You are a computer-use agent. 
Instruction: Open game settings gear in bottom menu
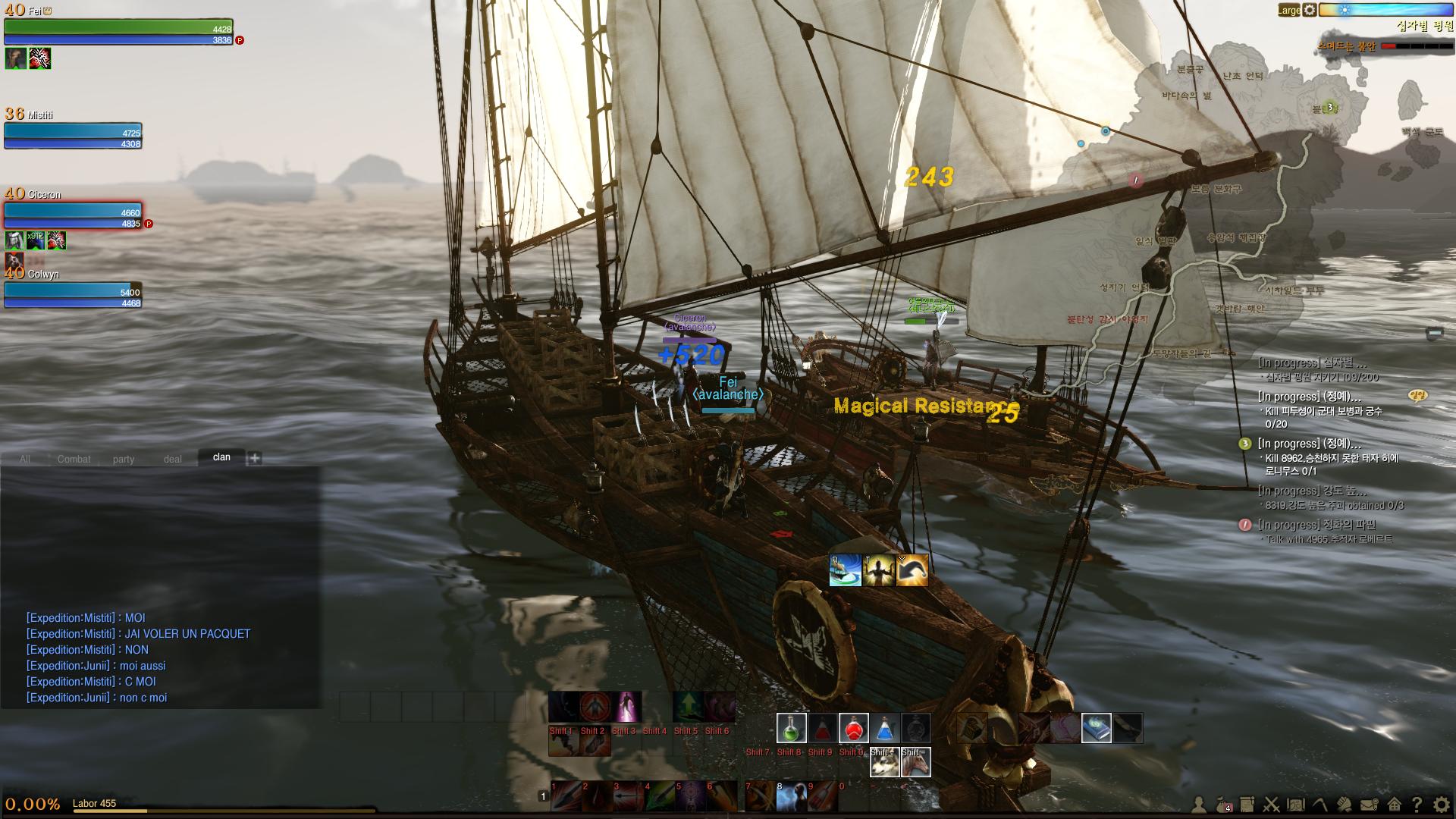coord(1442,805)
